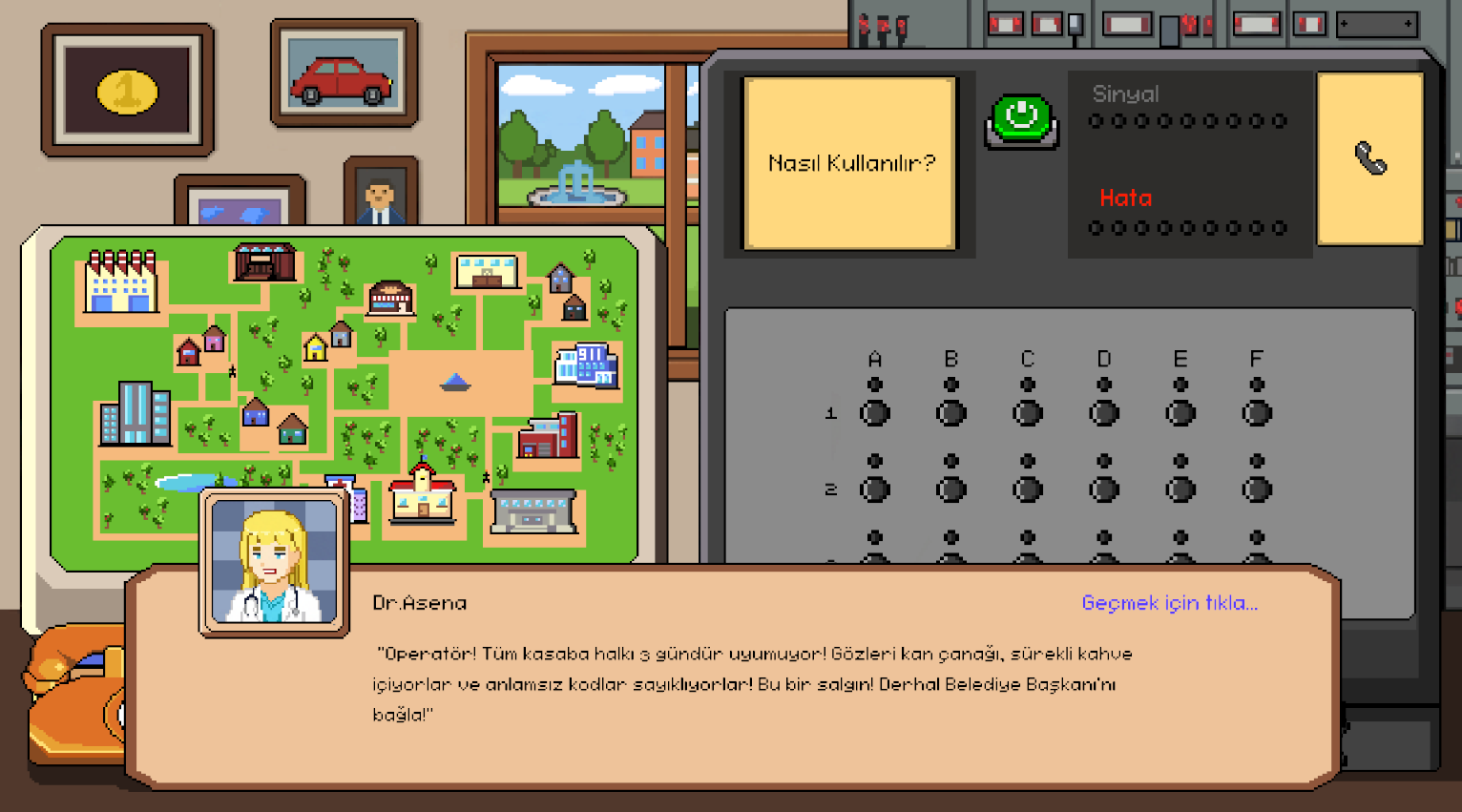Select switchboard jack E1
Viewport: 1462px width, 812px height.
[x=1180, y=413]
